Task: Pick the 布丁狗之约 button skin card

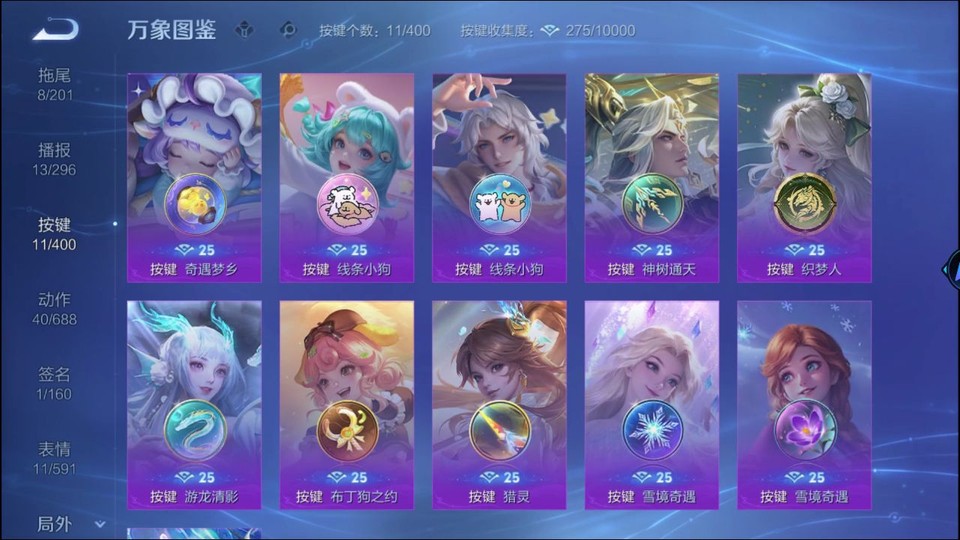Action: [347, 405]
